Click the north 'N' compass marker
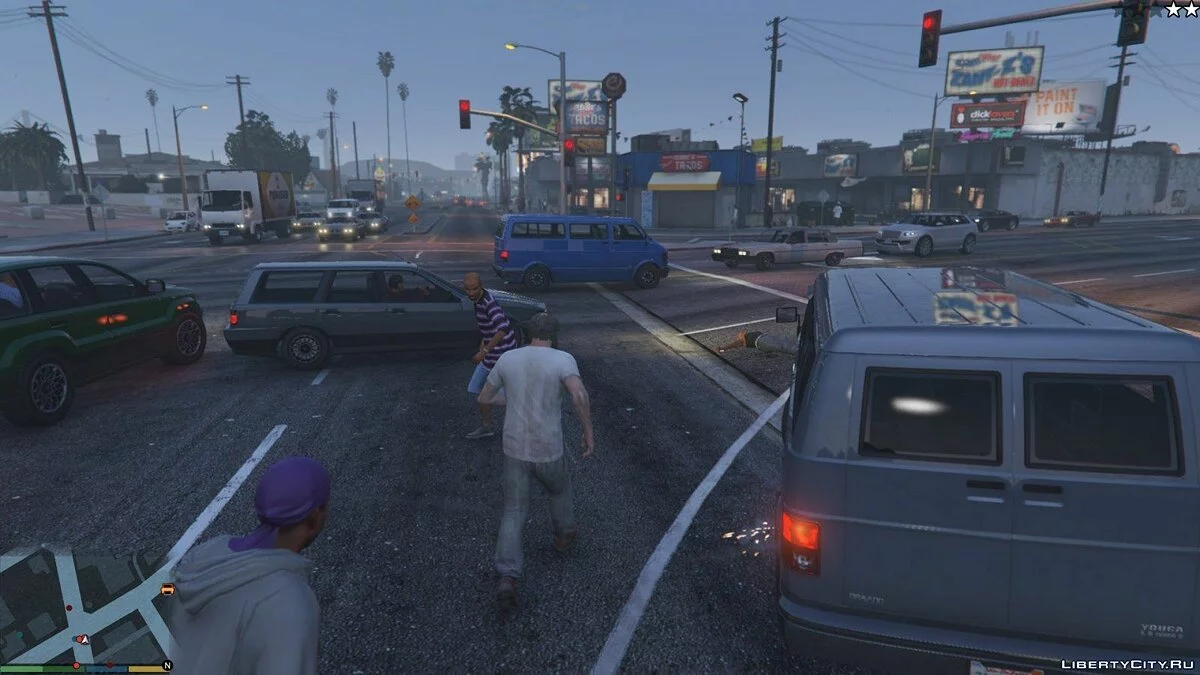1200x675 pixels. (x=167, y=665)
